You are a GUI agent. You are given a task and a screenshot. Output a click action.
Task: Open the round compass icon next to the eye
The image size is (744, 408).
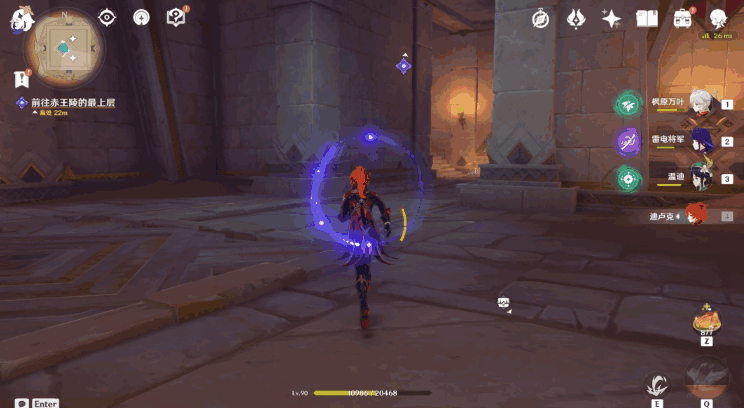(141, 18)
